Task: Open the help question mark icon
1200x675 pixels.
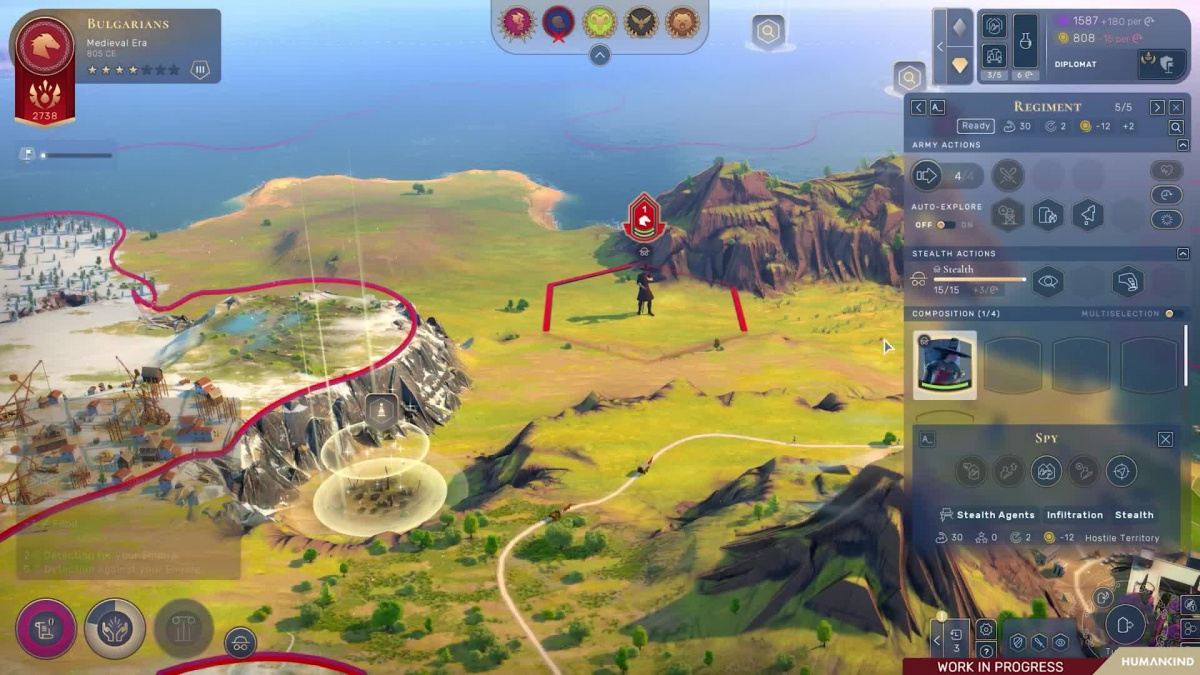Action: 986,652
